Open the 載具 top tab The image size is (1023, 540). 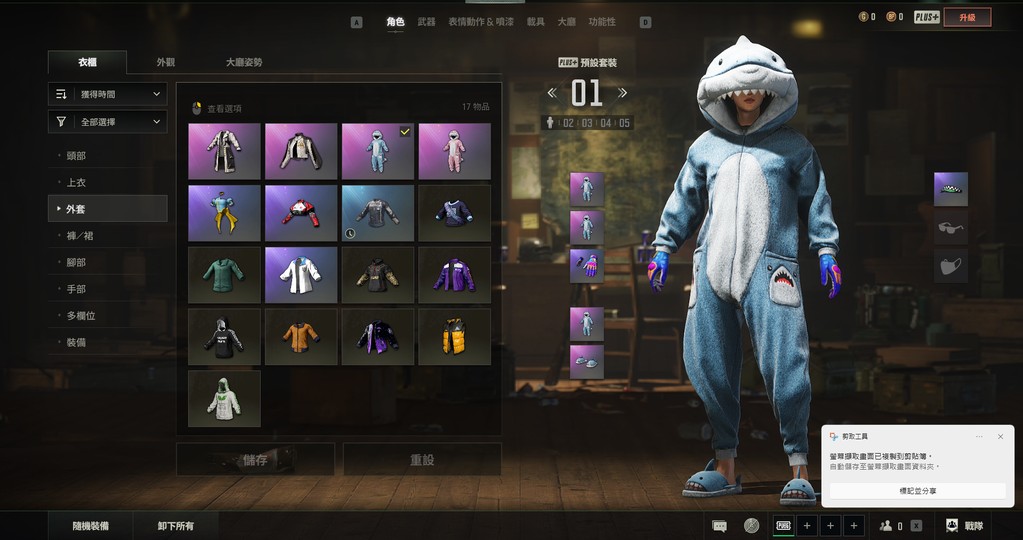(x=536, y=21)
